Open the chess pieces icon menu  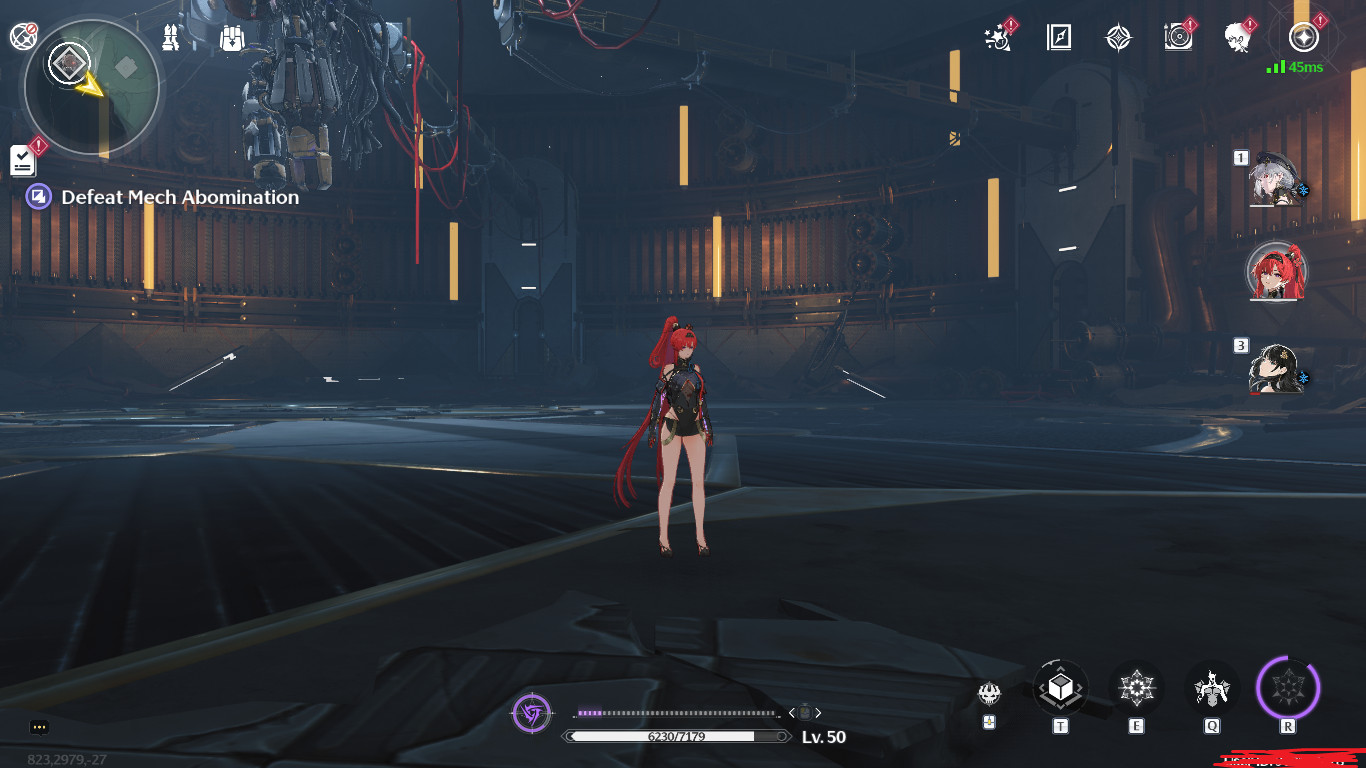[x=171, y=38]
